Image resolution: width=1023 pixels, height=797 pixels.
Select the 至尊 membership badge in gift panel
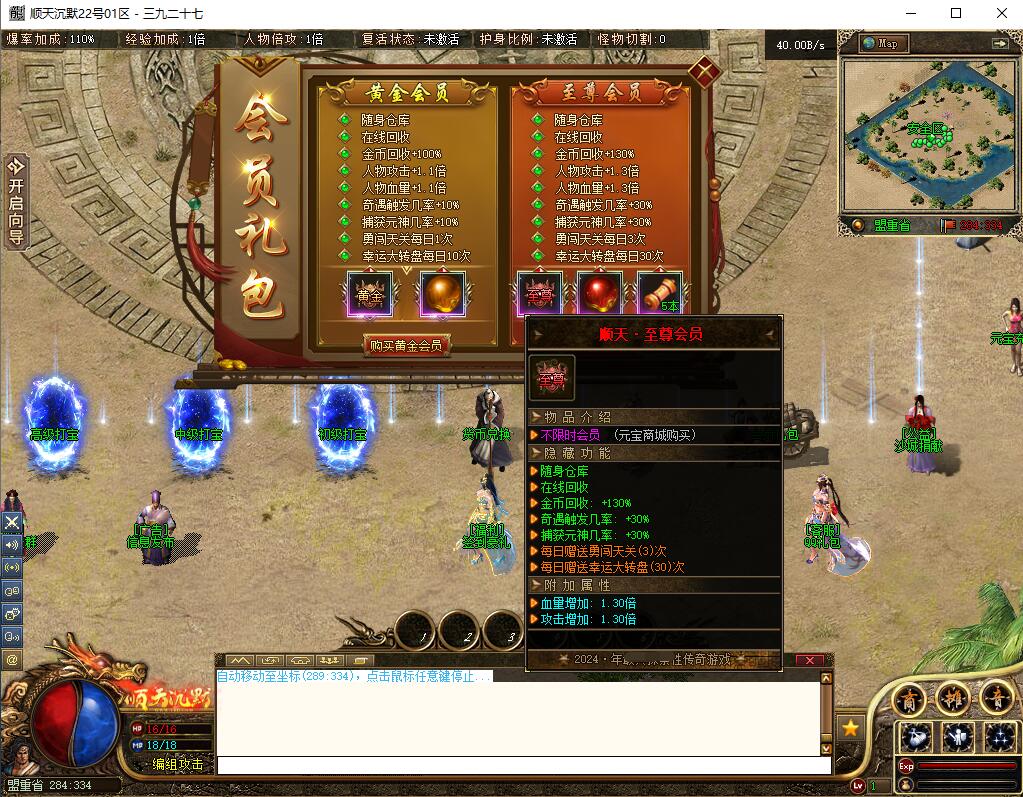(540, 295)
